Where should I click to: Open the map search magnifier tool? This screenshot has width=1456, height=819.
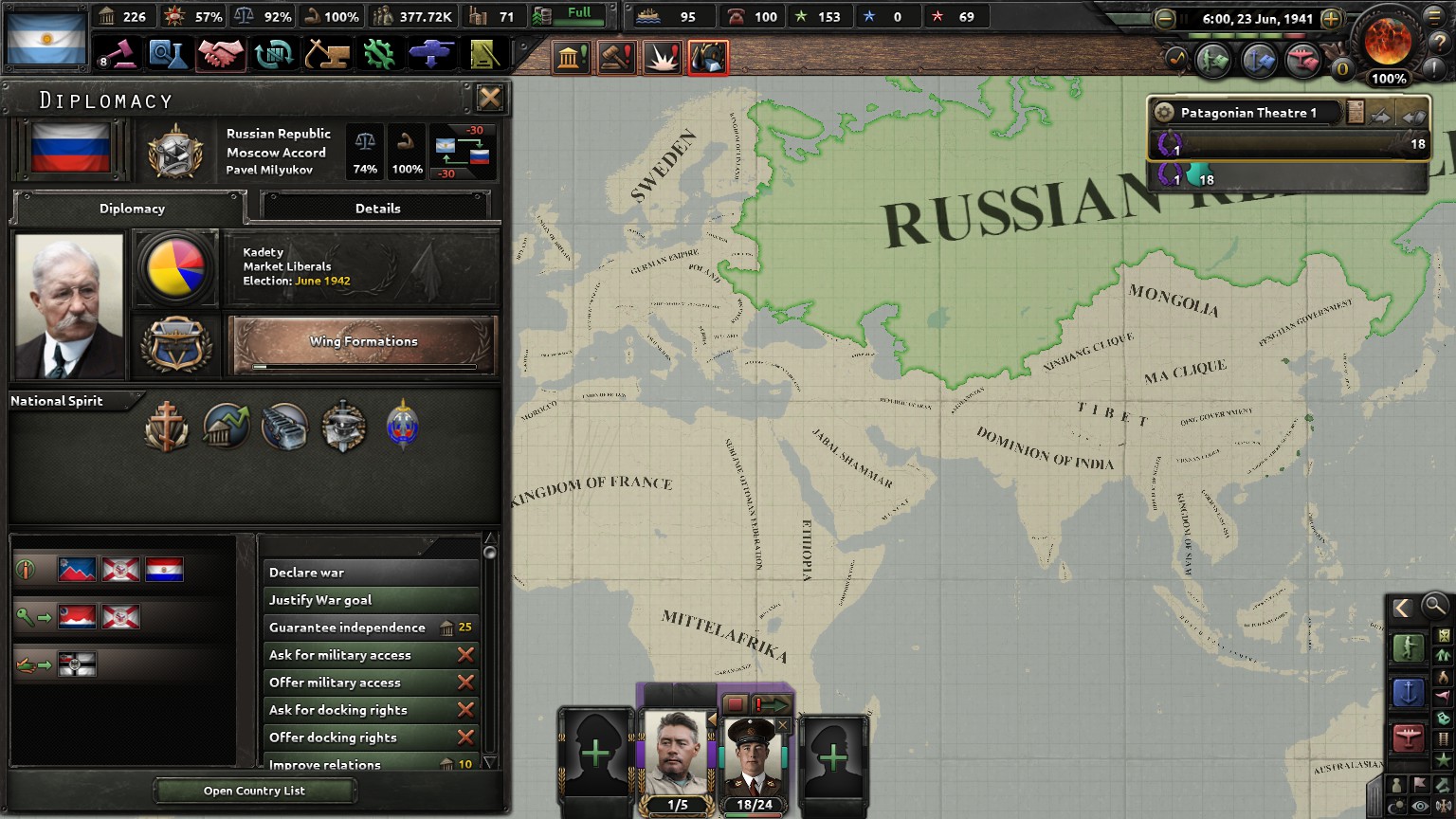pos(1433,607)
